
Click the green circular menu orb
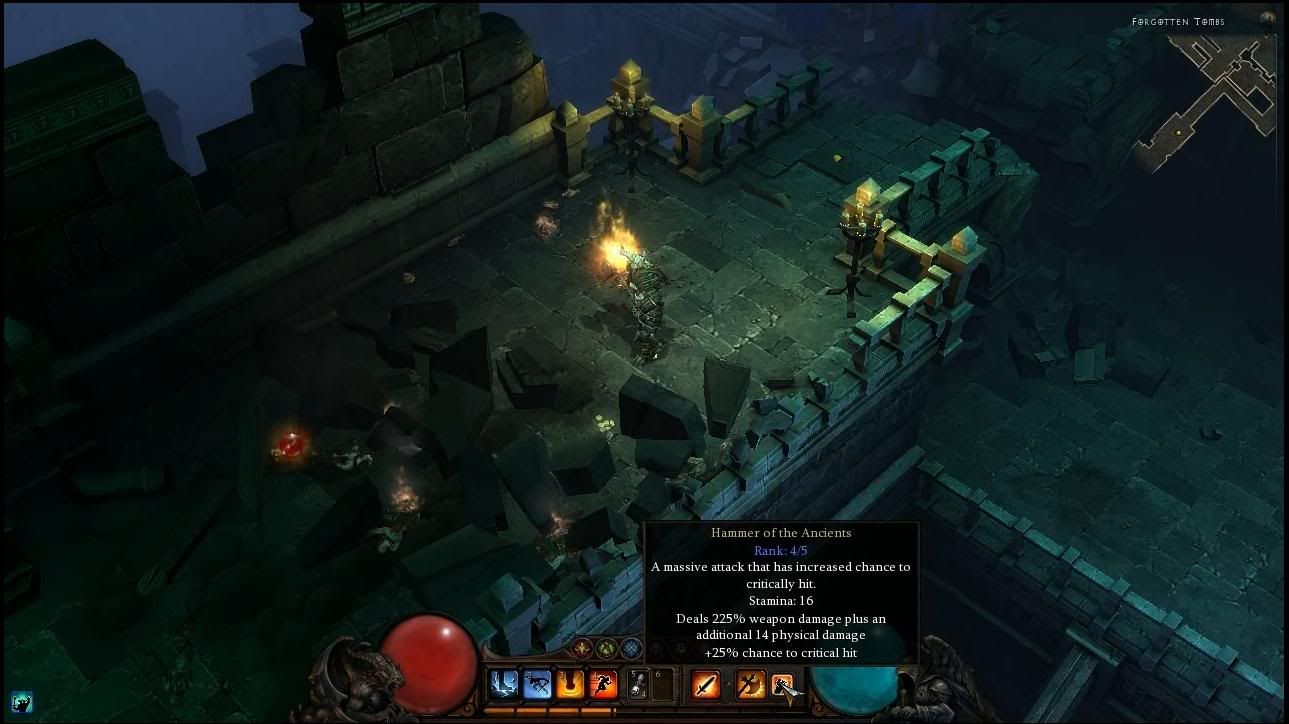click(607, 648)
